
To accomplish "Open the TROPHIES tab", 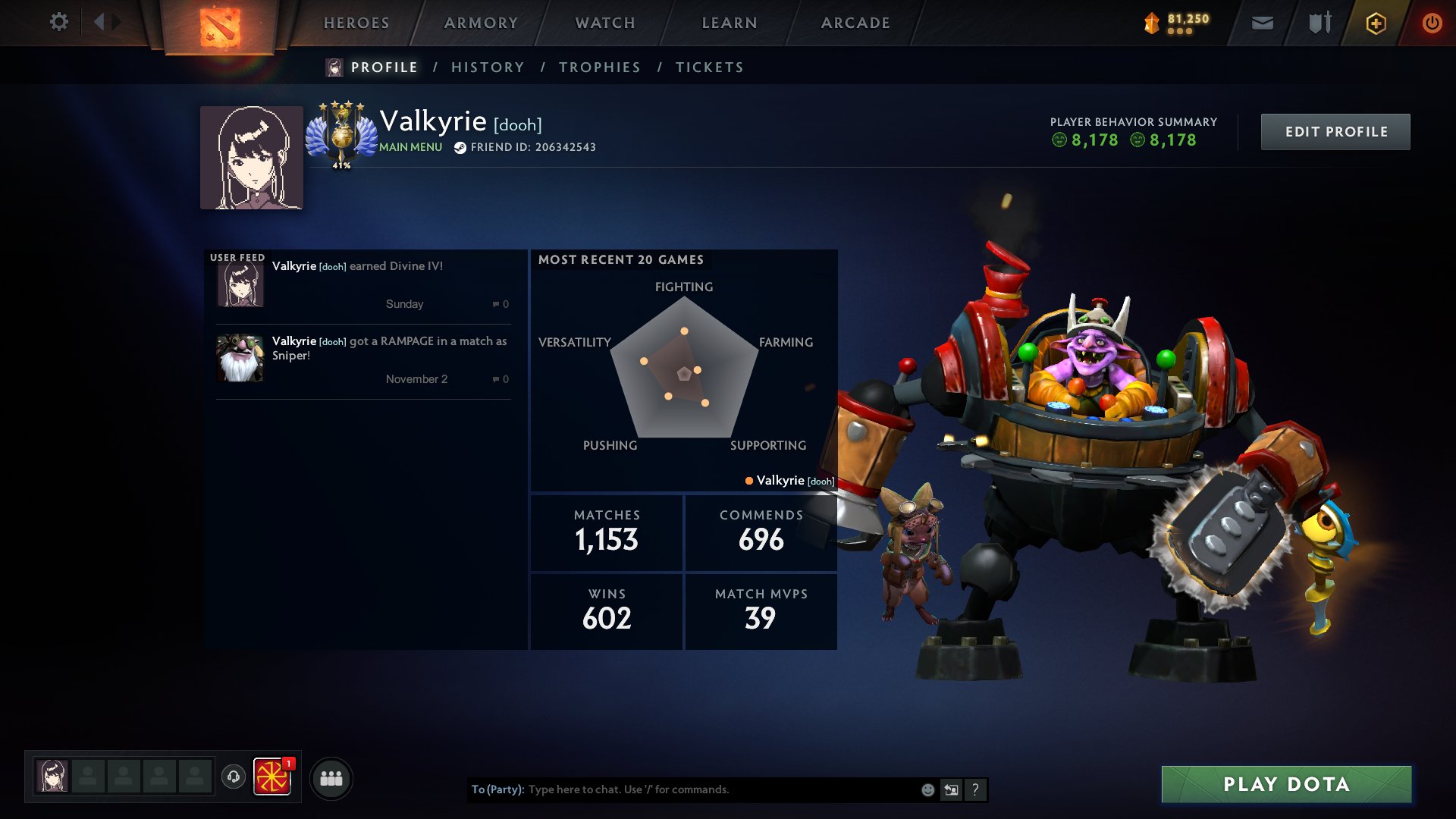I will [x=599, y=67].
